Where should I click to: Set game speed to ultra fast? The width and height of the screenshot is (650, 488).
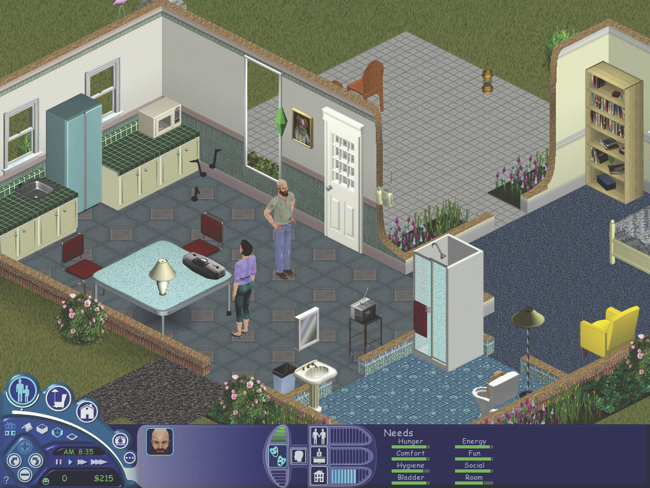pyautogui.click(x=97, y=462)
